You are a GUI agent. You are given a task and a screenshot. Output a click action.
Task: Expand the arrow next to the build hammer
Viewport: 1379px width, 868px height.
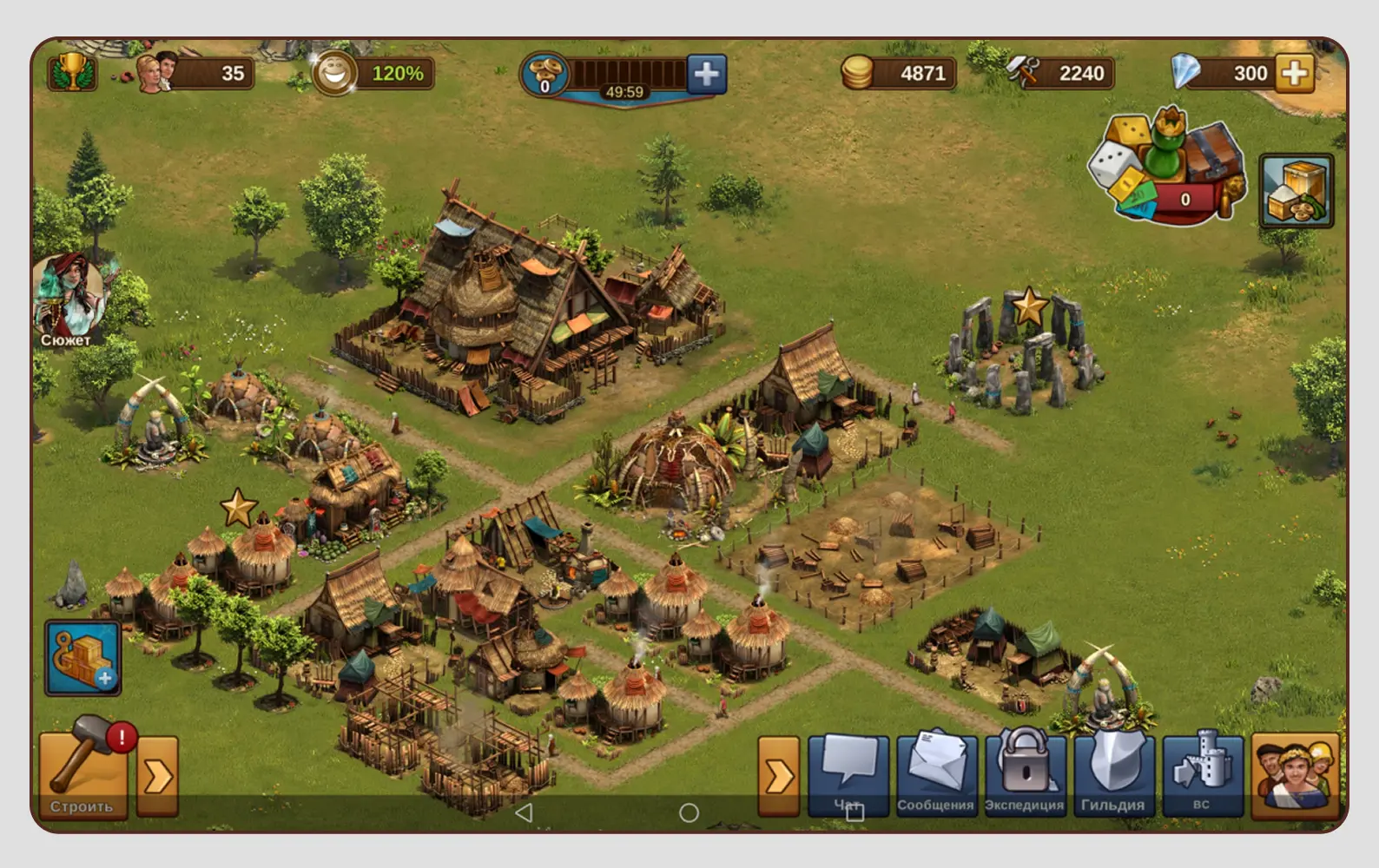tap(157, 775)
